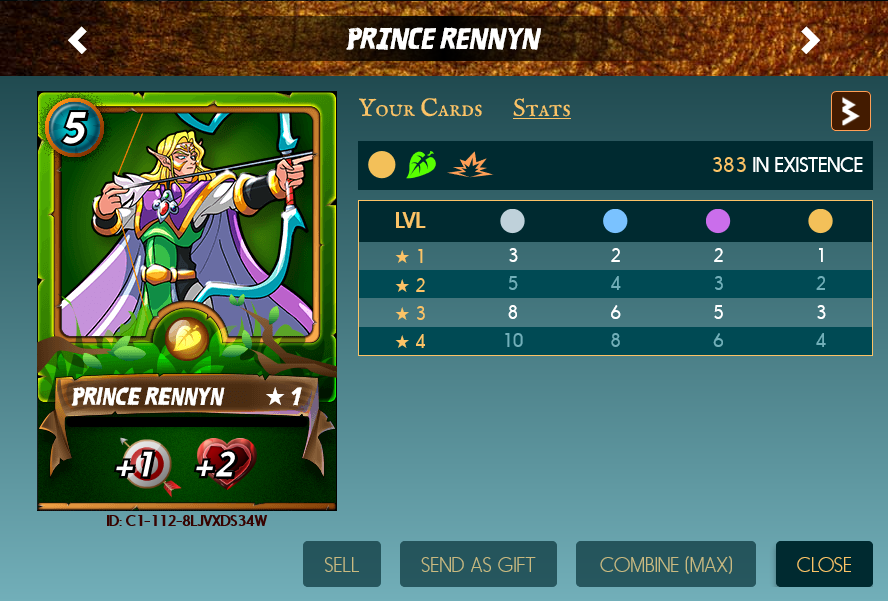Click the green leaf Earth splinter icon

point(421,165)
